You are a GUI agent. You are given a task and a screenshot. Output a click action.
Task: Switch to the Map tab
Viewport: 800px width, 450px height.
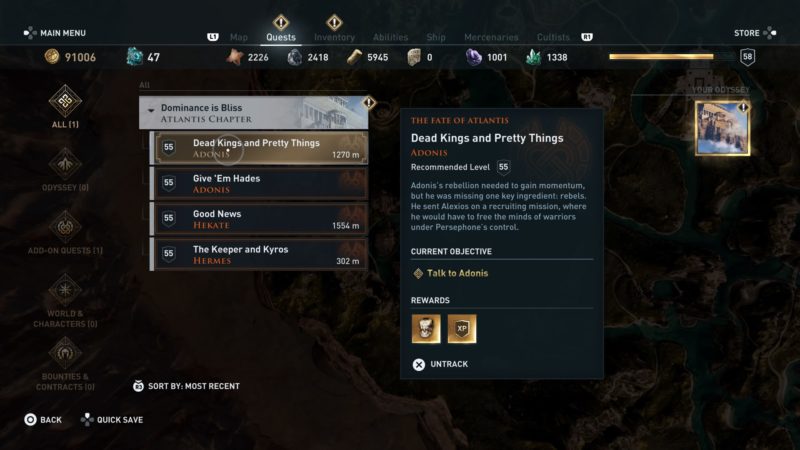click(x=239, y=38)
